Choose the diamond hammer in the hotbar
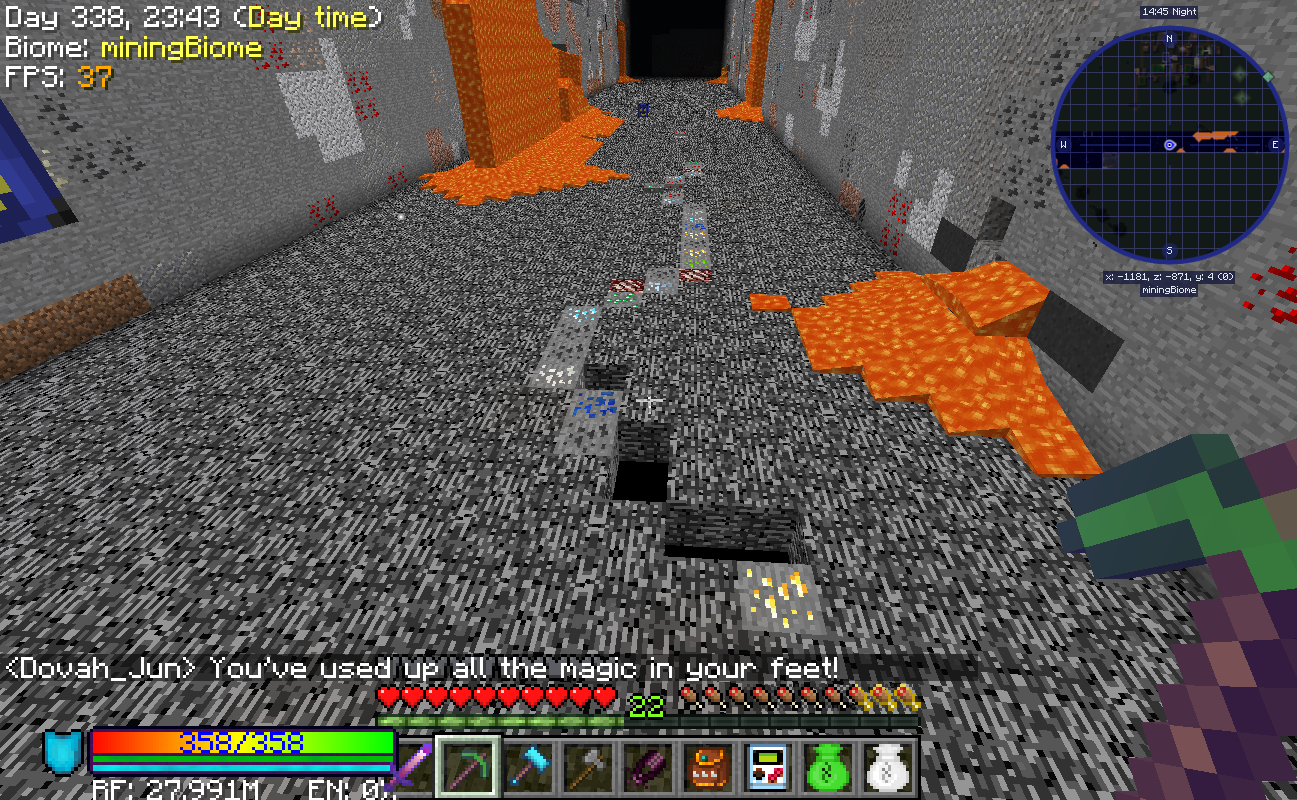The height and width of the screenshot is (800, 1297). pyautogui.click(x=529, y=768)
